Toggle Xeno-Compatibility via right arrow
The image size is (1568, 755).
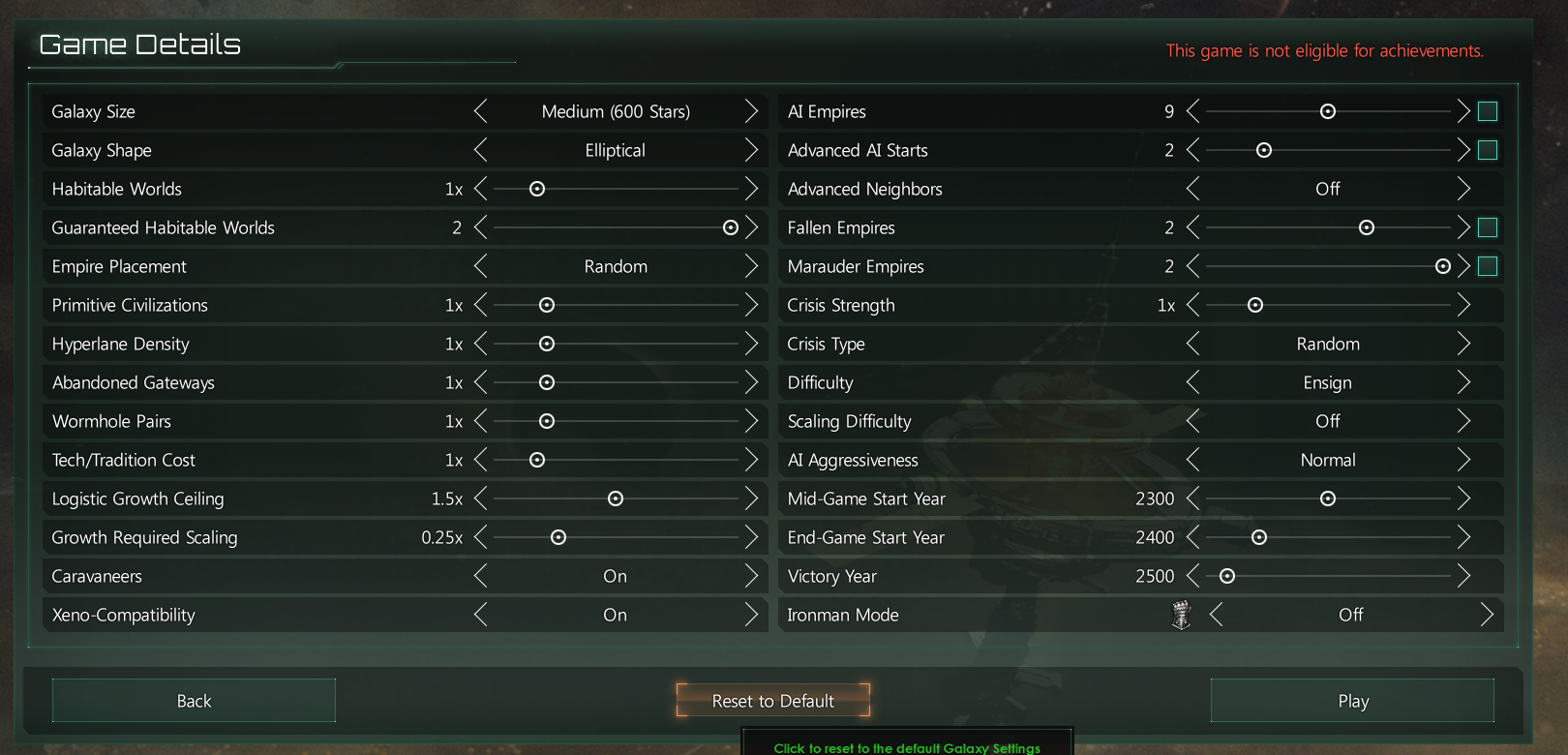[x=752, y=615]
